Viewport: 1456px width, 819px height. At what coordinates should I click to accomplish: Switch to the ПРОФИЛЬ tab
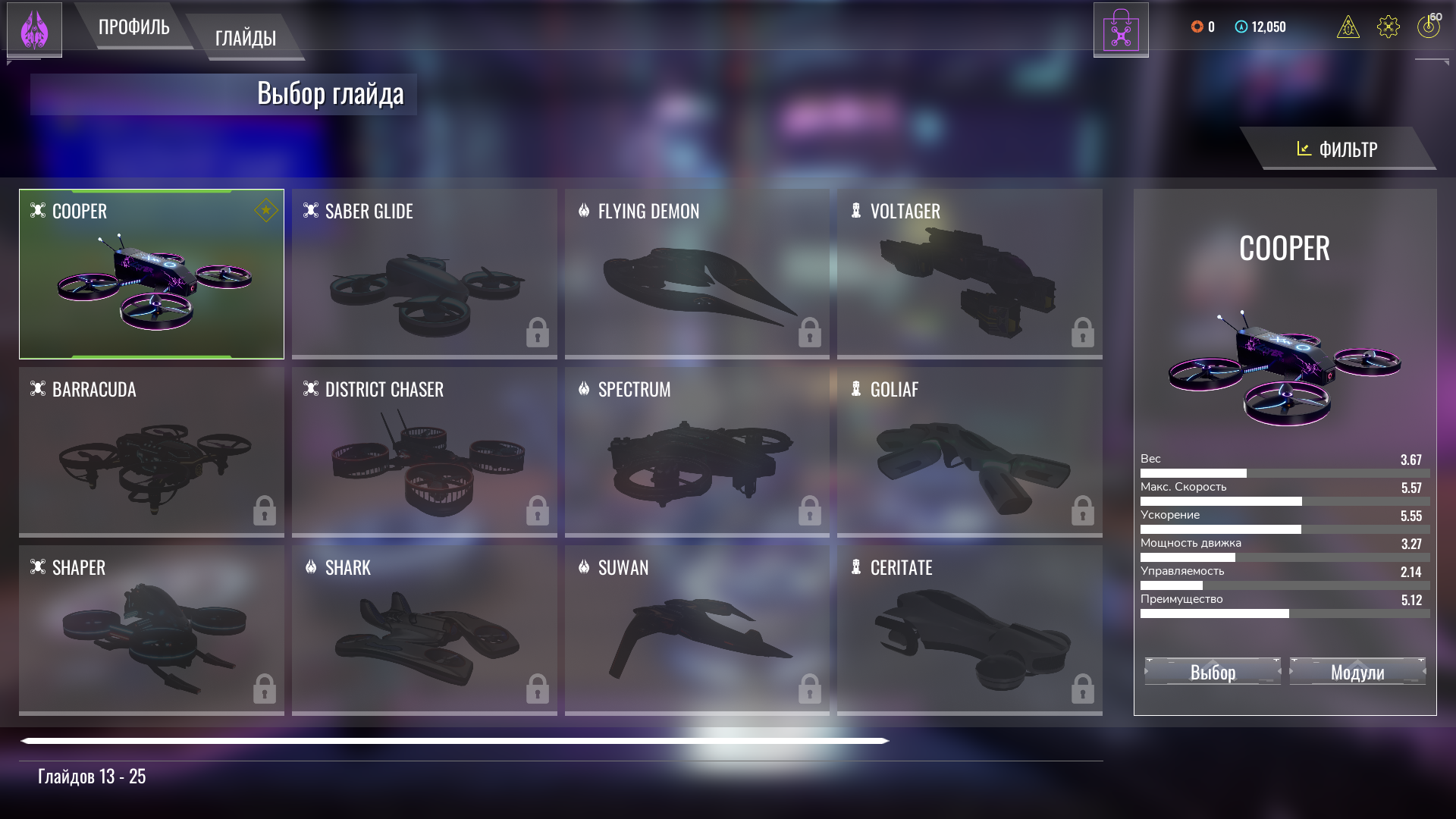click(x=134, y=27)
